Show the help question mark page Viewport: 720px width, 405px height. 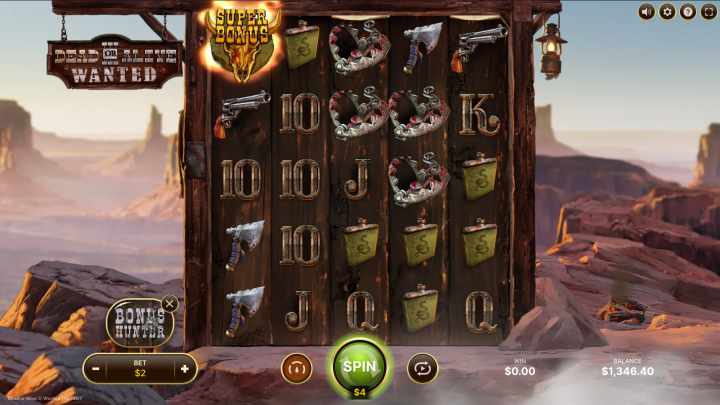(x=688, y=12)
